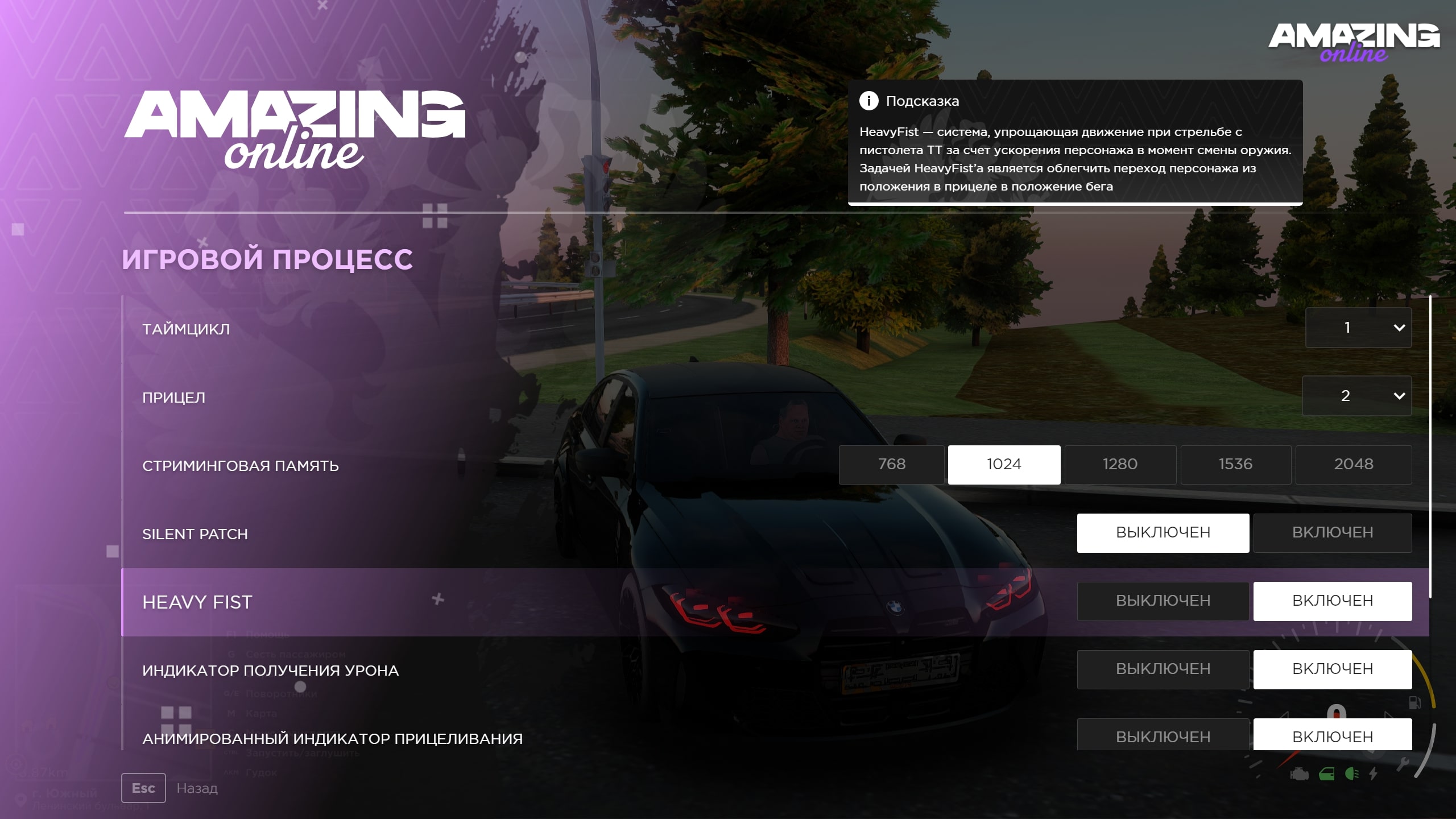1456x819 pixels.
Task: Open the Таймцикл dropdown
Action: 1358,328
